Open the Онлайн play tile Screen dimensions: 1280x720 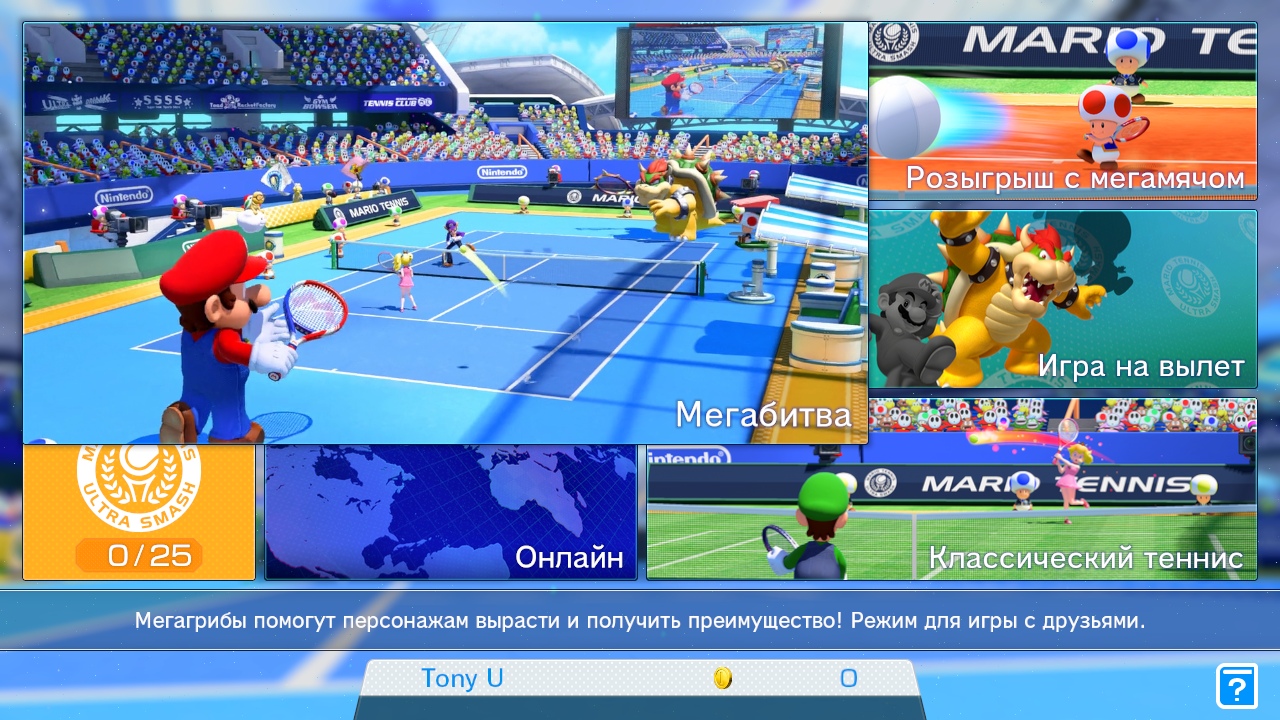451,512
